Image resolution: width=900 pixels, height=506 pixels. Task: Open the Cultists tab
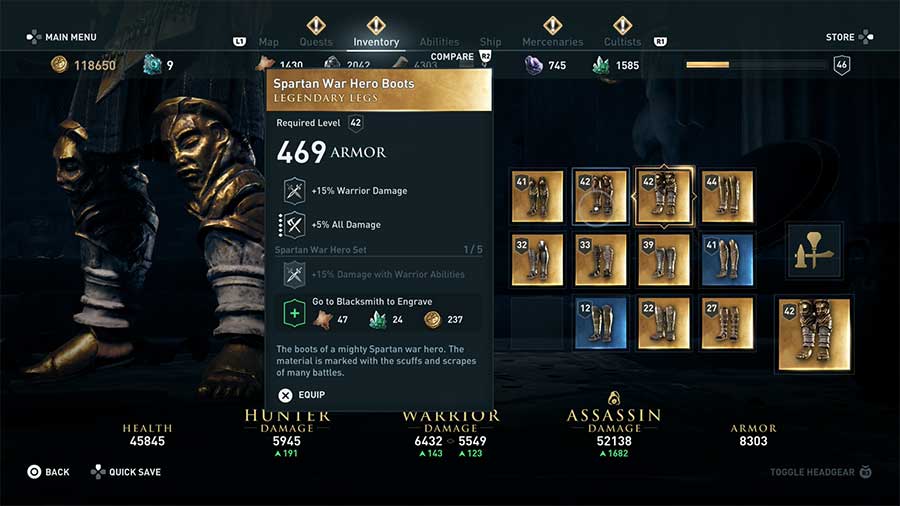pos(622,42)
